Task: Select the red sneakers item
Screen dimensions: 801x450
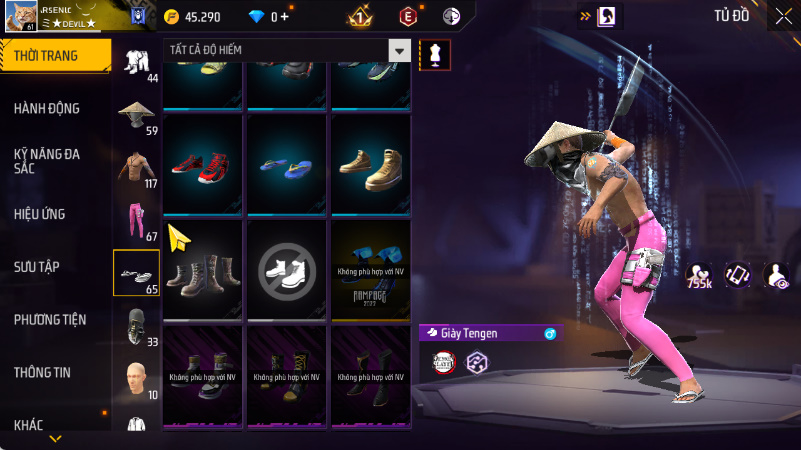Action: [x=202, y=165]
